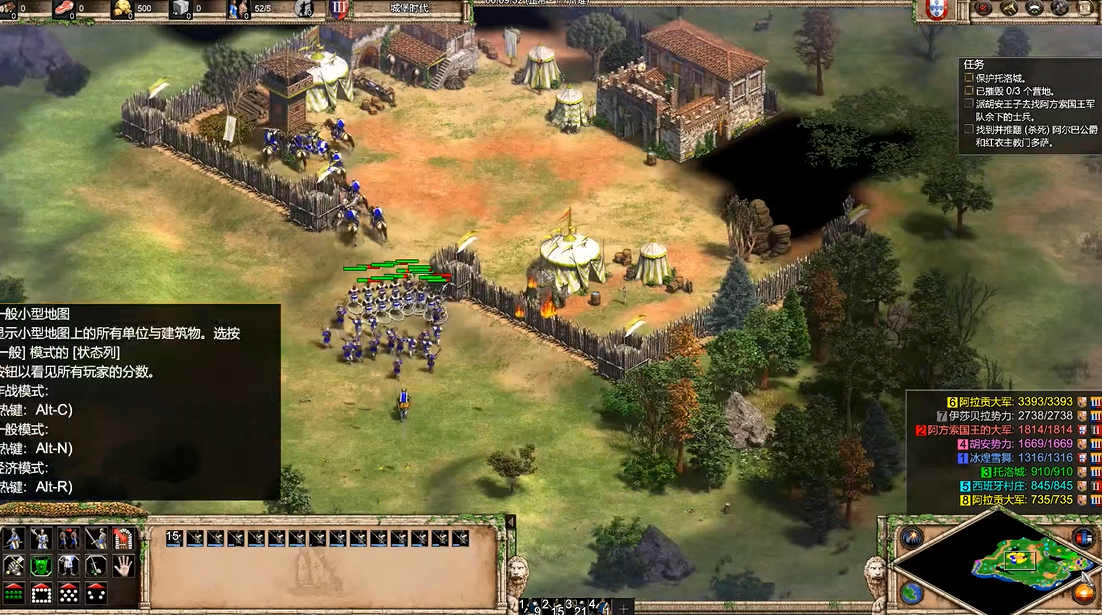Select the unit portrait labeled 15

coord(174,538)
